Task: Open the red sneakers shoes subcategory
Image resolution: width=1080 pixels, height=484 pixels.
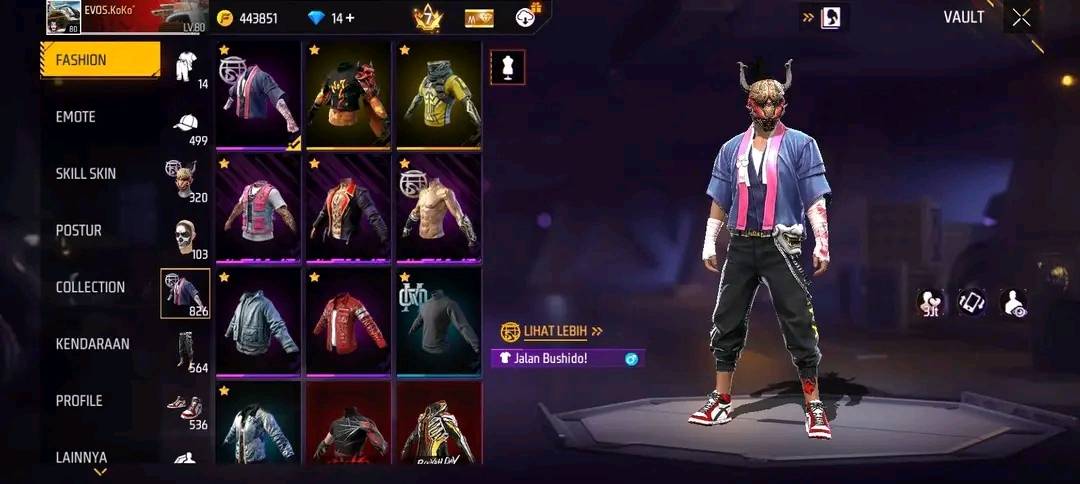Action: 185,408
